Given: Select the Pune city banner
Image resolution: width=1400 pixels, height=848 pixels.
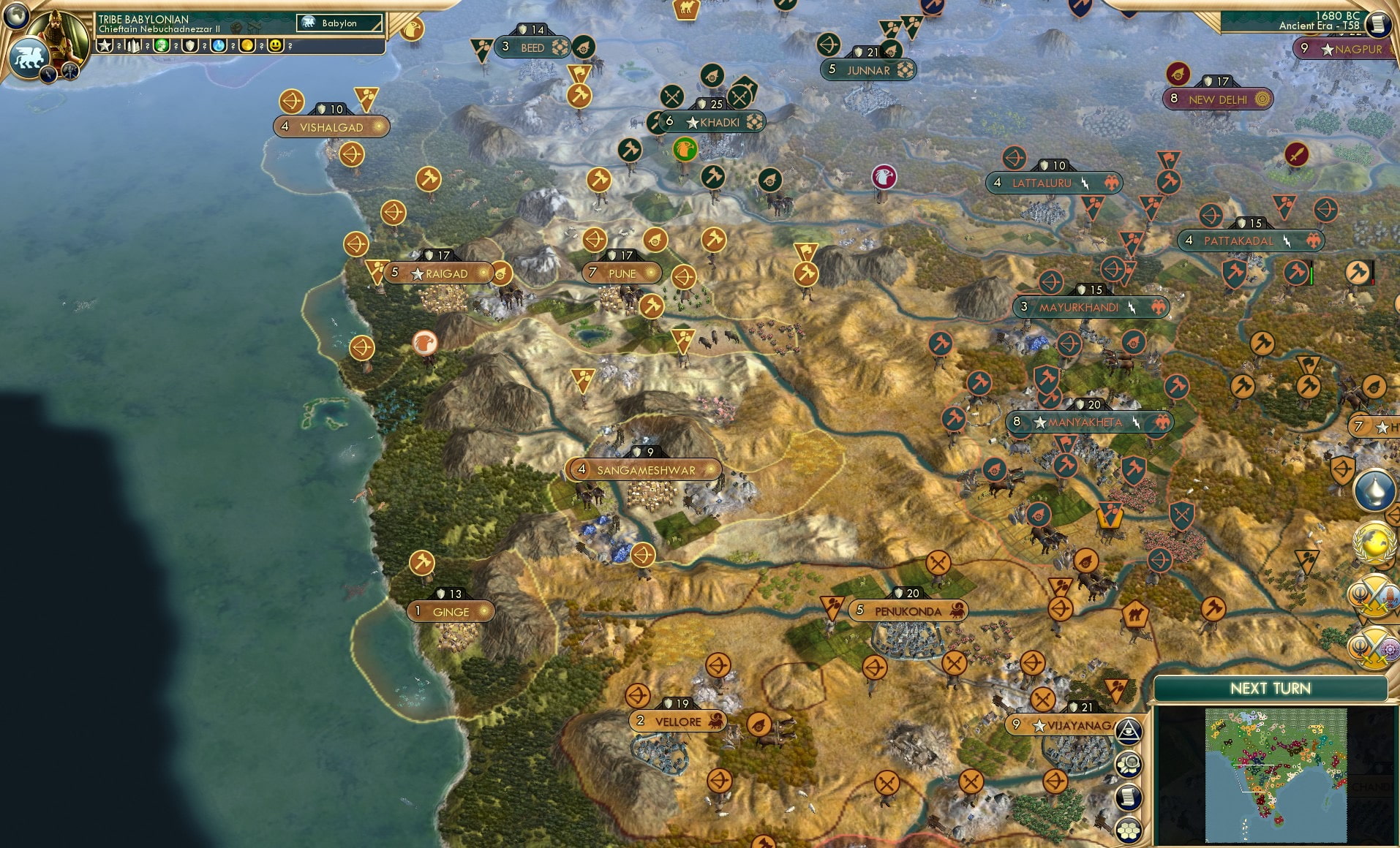Looking at the screenshot, I should [x=622, y=272].
